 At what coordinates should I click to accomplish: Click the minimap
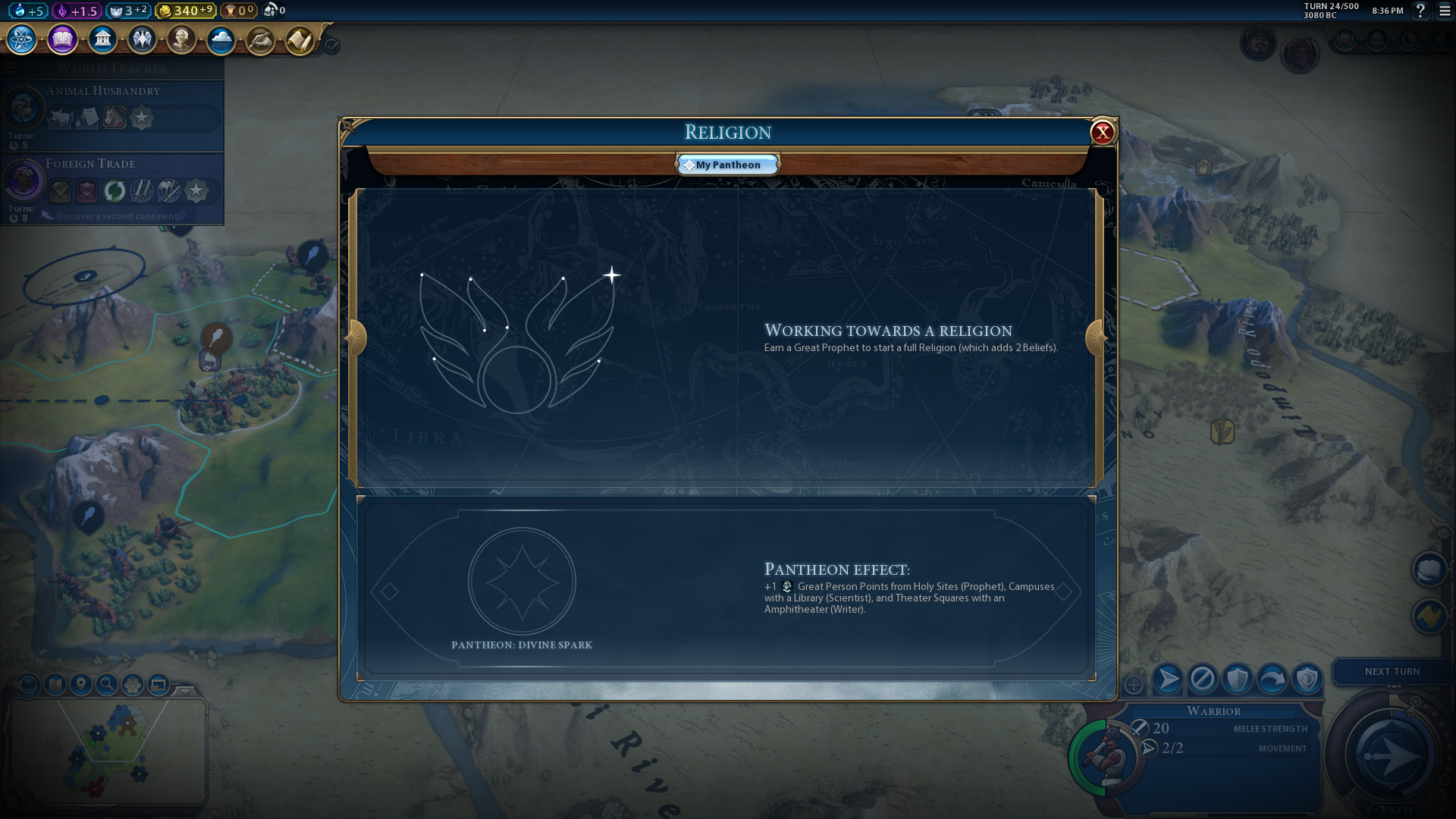(108, 751)
